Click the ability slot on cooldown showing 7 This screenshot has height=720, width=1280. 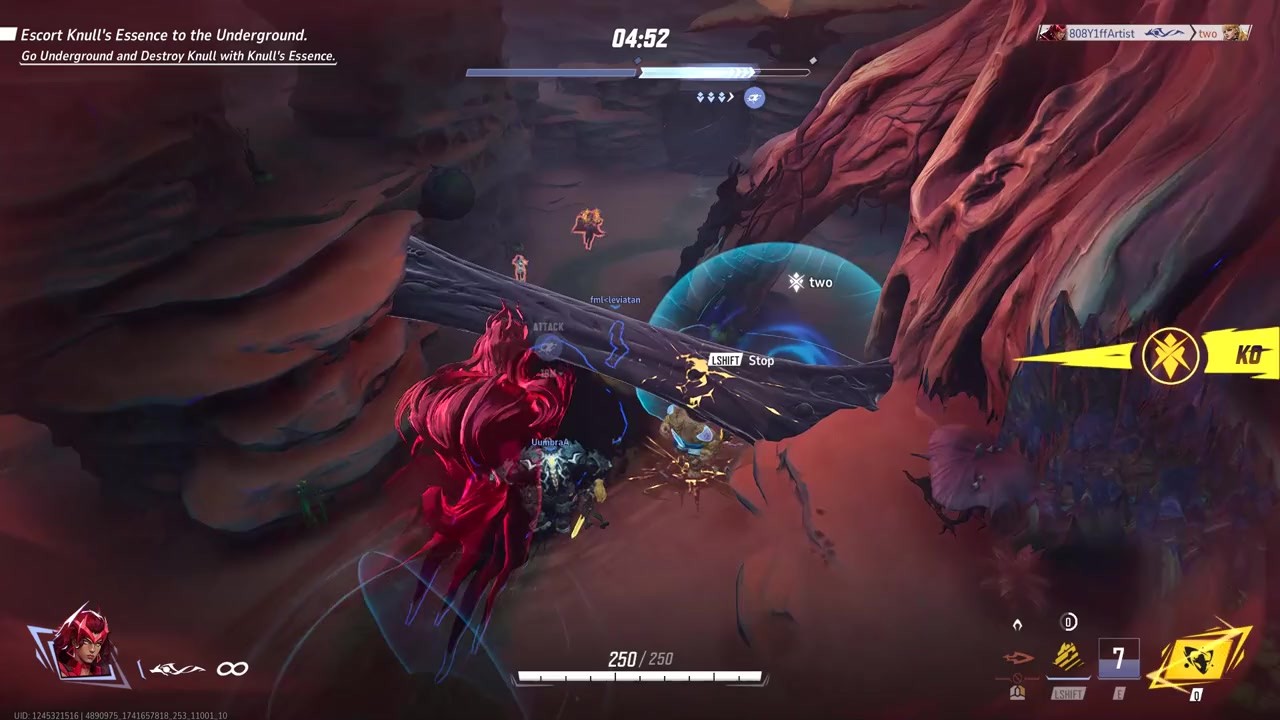(x=1118, y=658)
